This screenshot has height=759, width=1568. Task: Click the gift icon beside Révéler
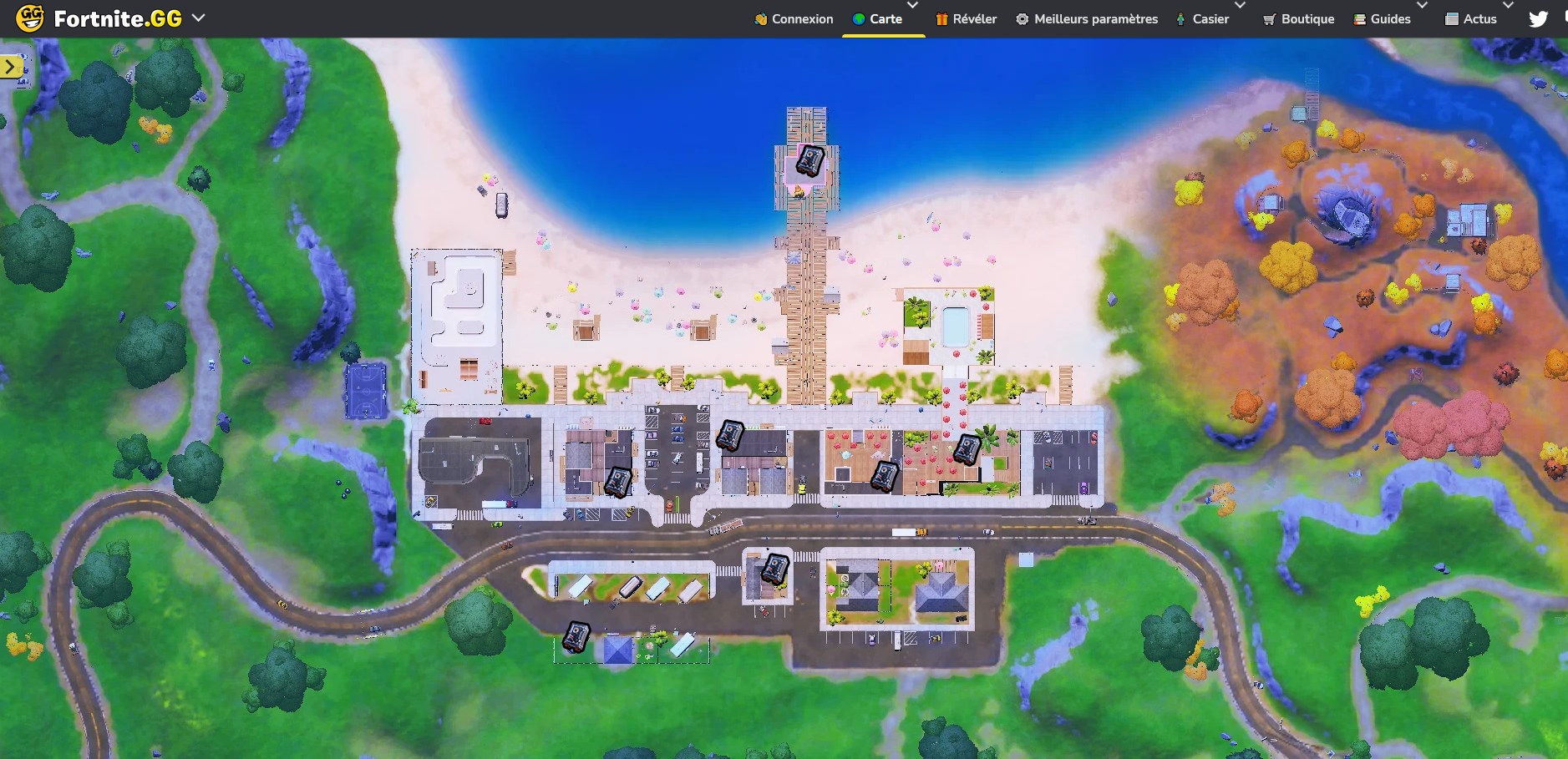pos(942,18)
